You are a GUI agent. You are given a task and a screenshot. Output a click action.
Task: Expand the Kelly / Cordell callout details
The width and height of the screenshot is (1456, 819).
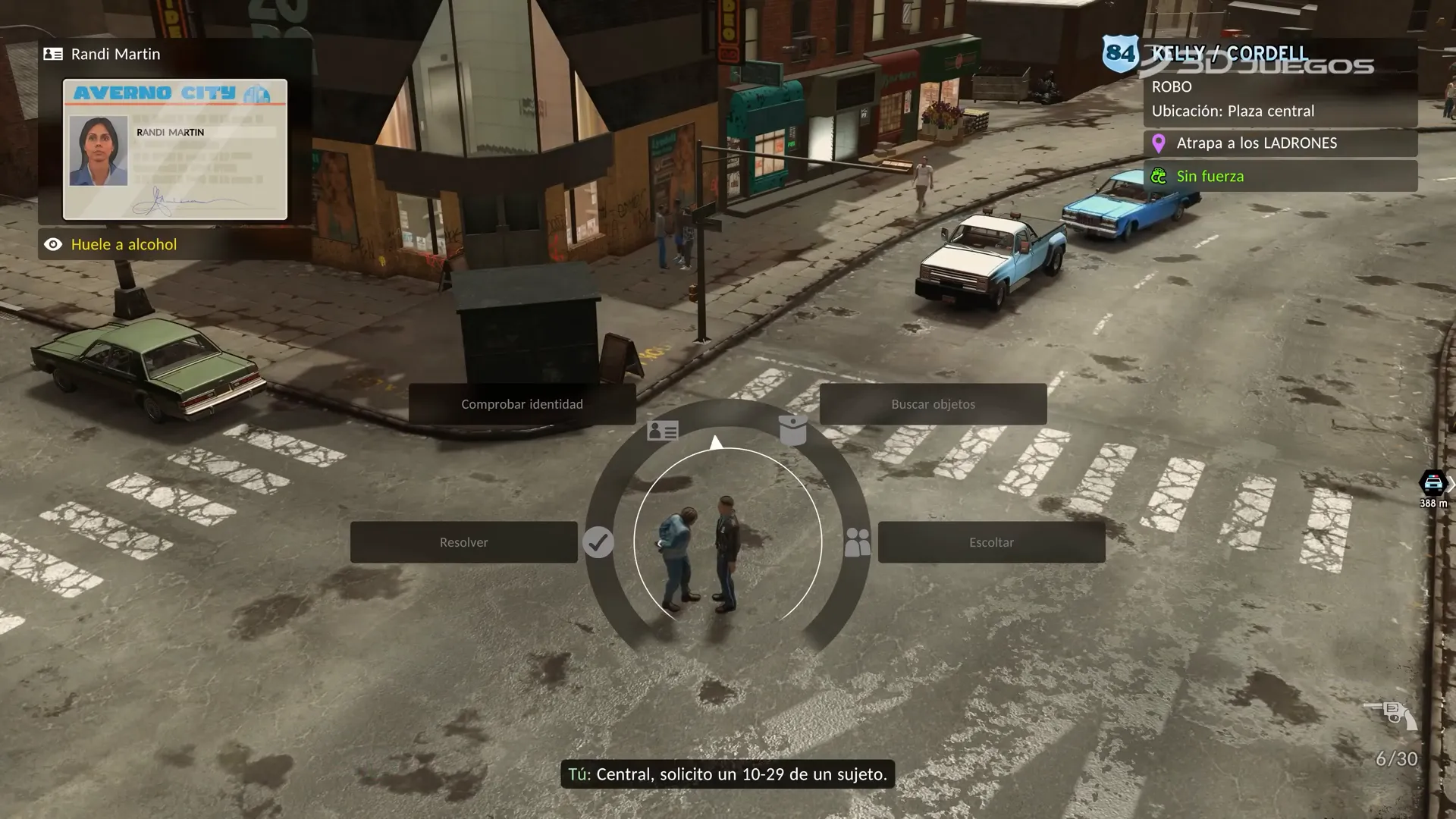pos(1228,53)
